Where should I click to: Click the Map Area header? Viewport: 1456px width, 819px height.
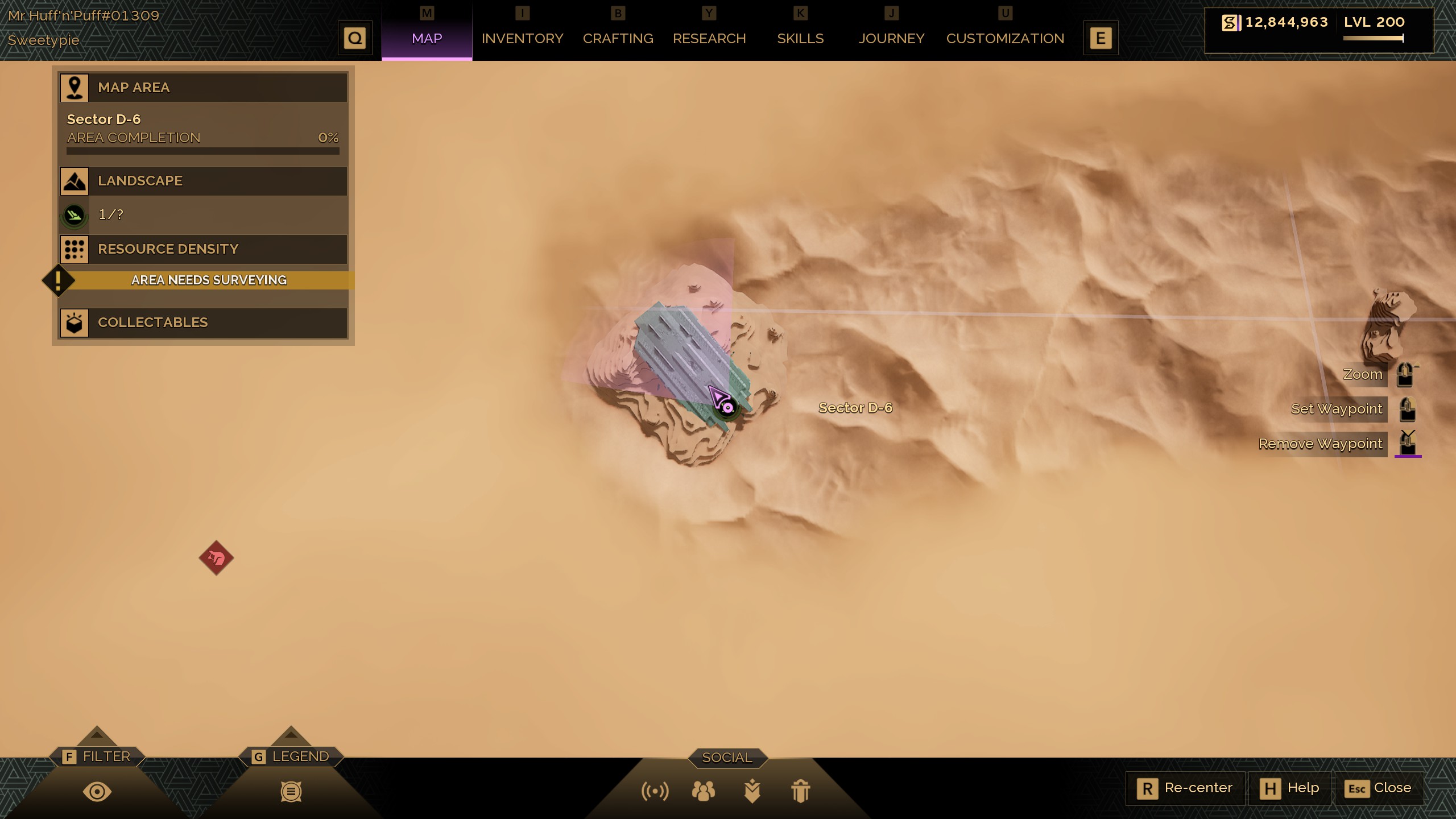coord(203,88)
